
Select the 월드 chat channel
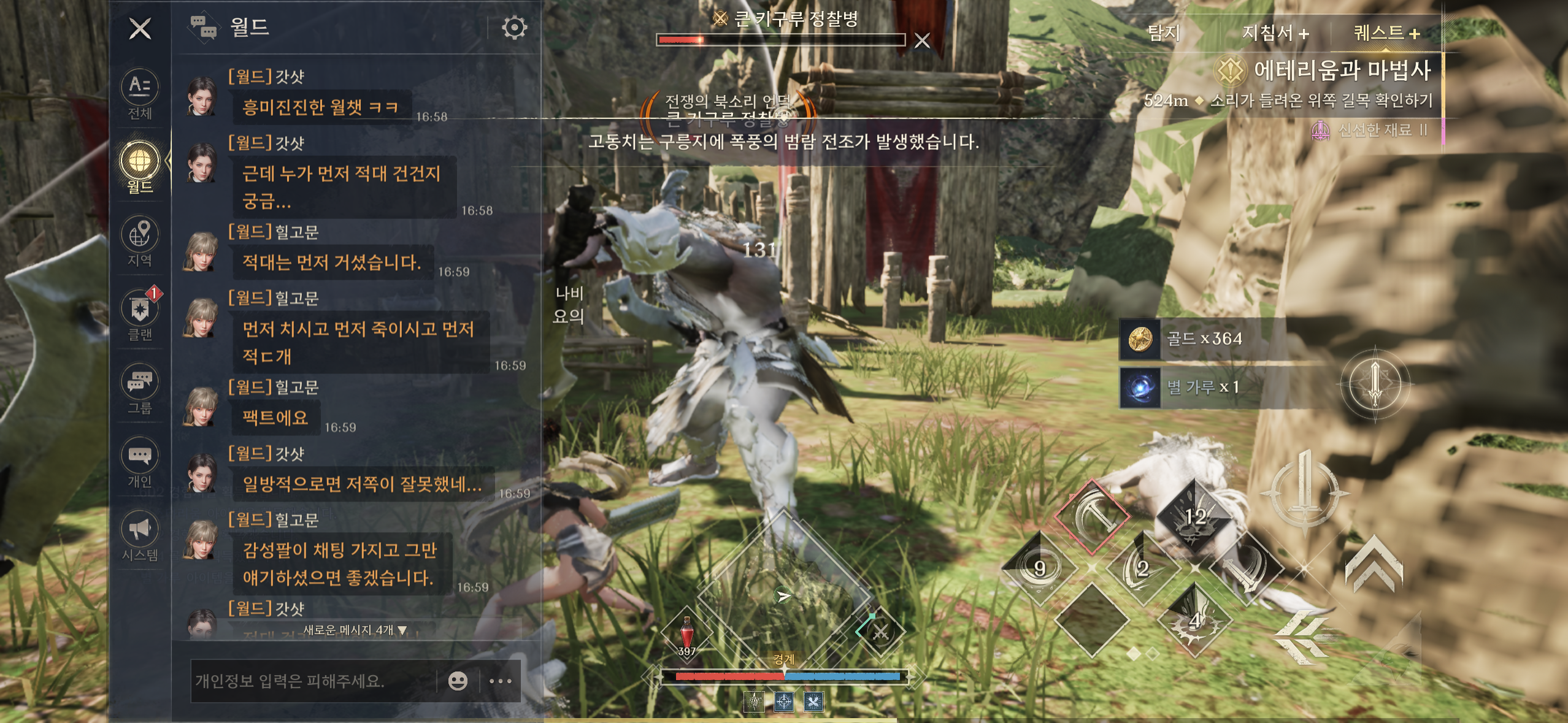click(x=140, y=167)
